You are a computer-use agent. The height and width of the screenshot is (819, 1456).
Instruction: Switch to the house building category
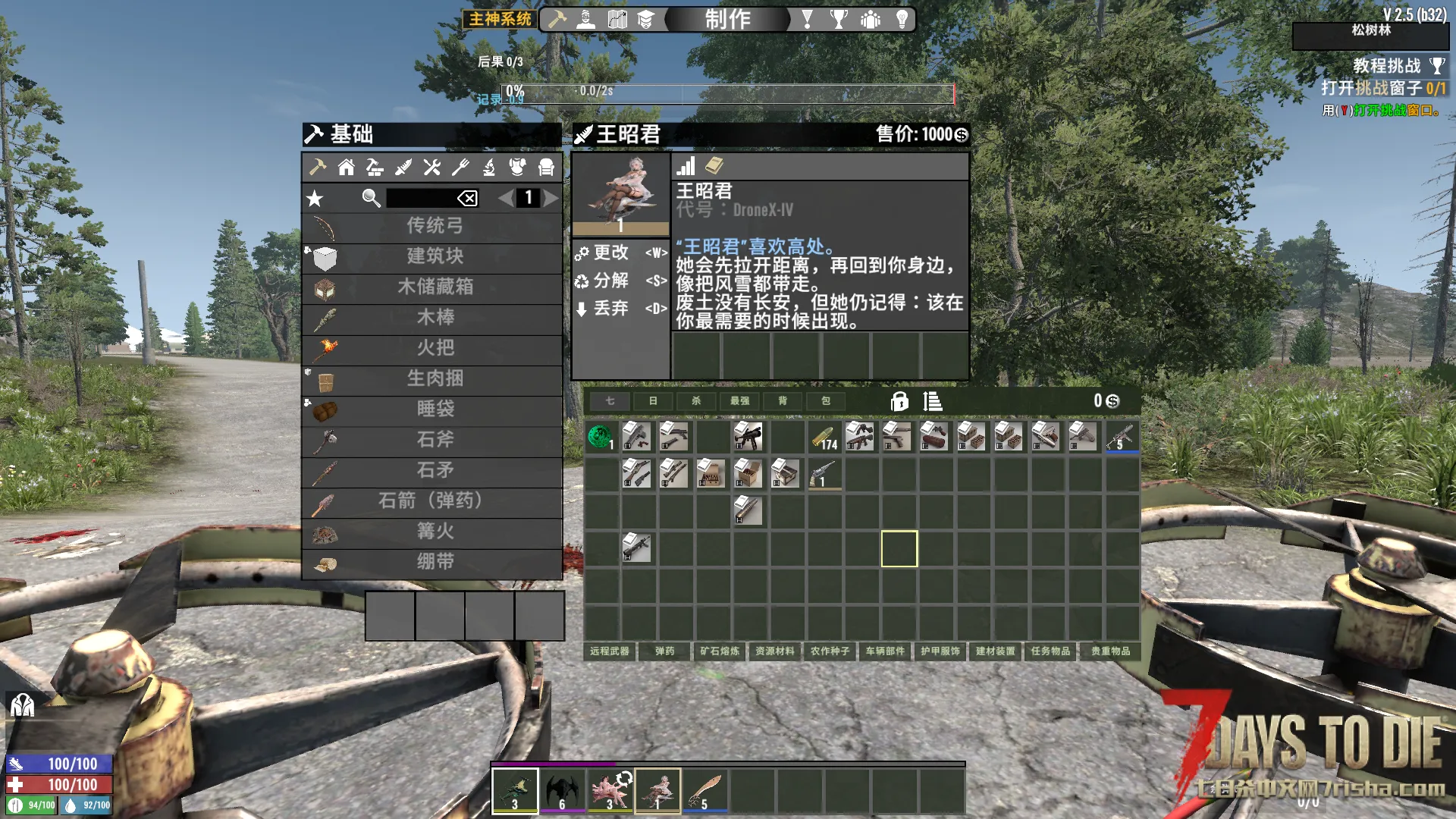click(347, 168)
